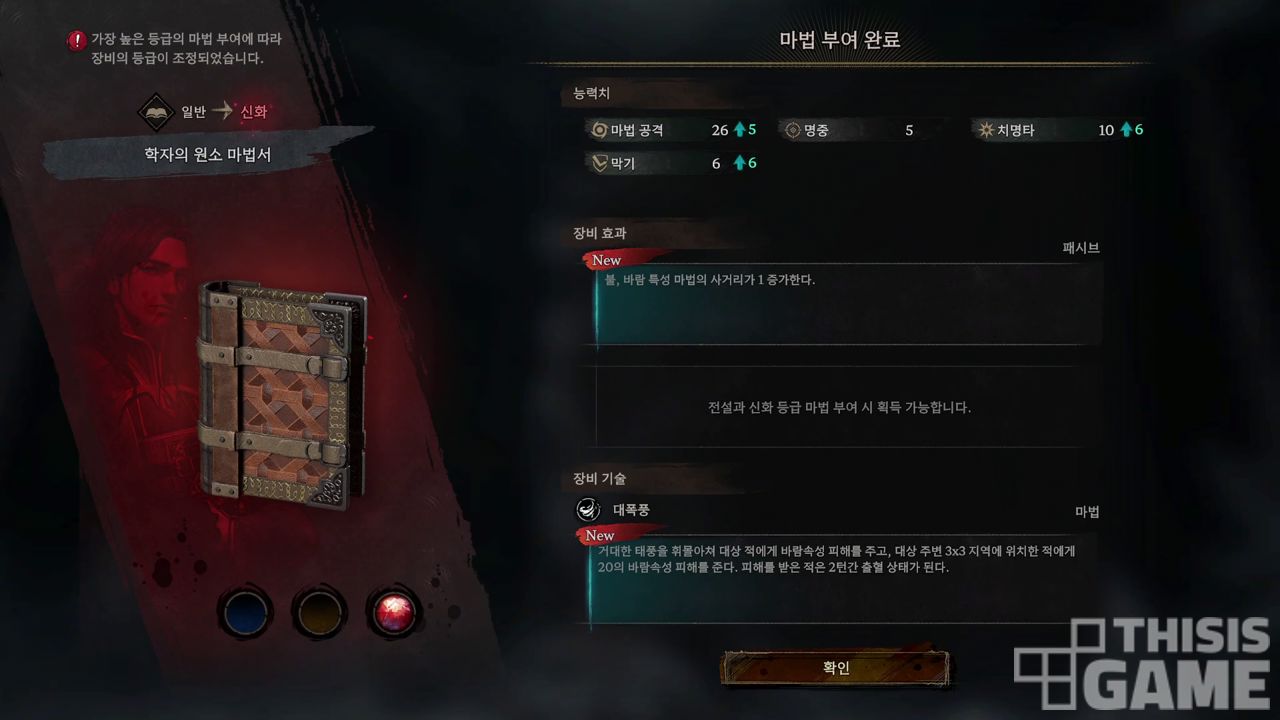Screen dimensions: 1280x720
Task: Click the 학자의 원소 마법서 spellbook image
Action: 281,388
